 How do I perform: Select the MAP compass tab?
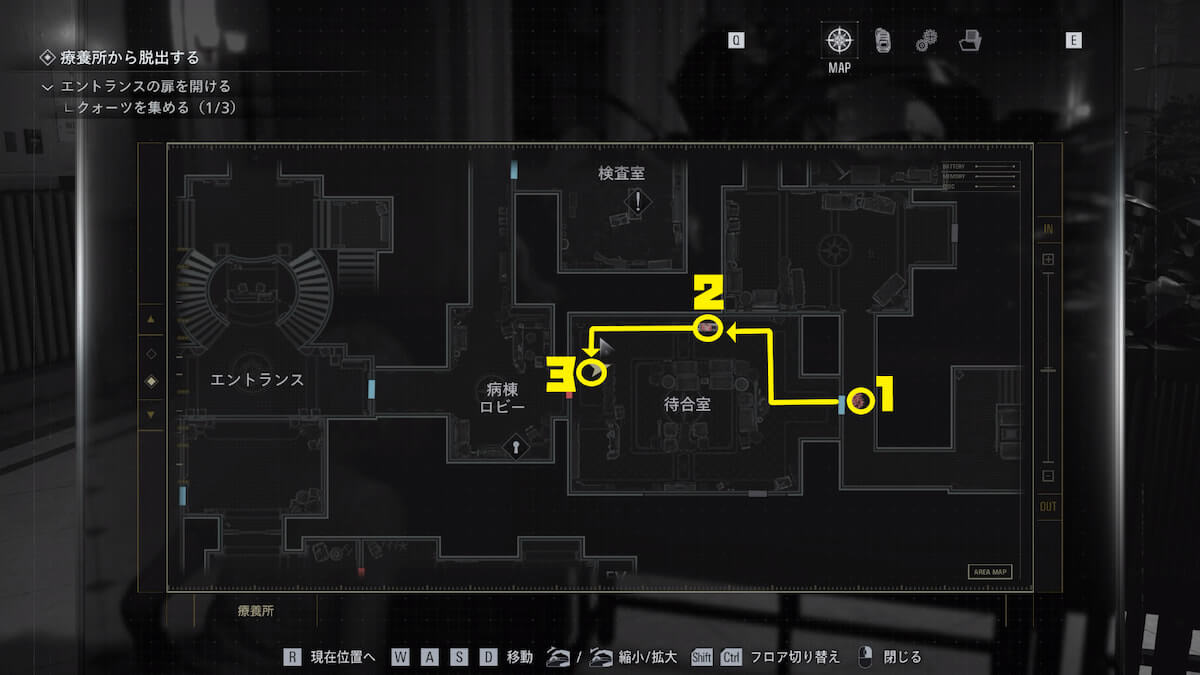click(839, 41)
